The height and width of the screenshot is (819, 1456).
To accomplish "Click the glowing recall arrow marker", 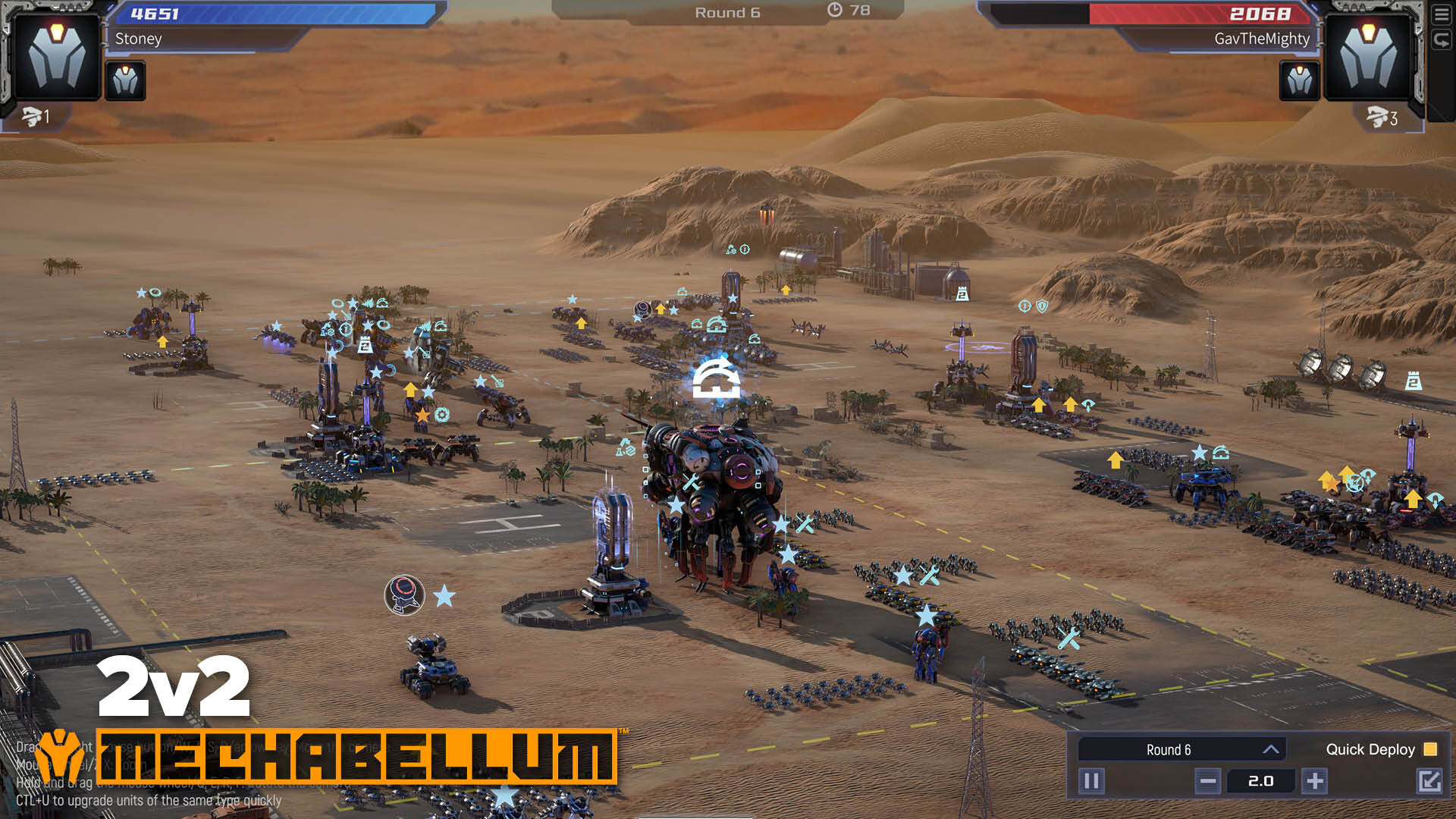I will click(x=716, y=379).
